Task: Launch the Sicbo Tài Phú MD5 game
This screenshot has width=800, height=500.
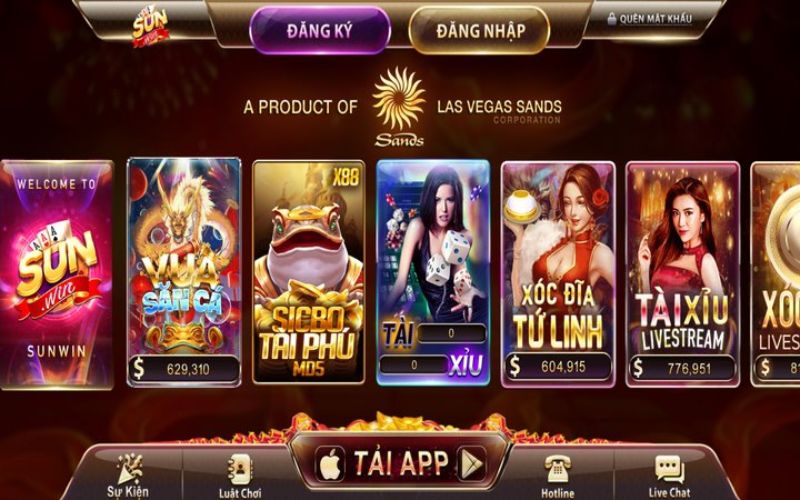Action: pyautogui.click(x=308, y=272)
